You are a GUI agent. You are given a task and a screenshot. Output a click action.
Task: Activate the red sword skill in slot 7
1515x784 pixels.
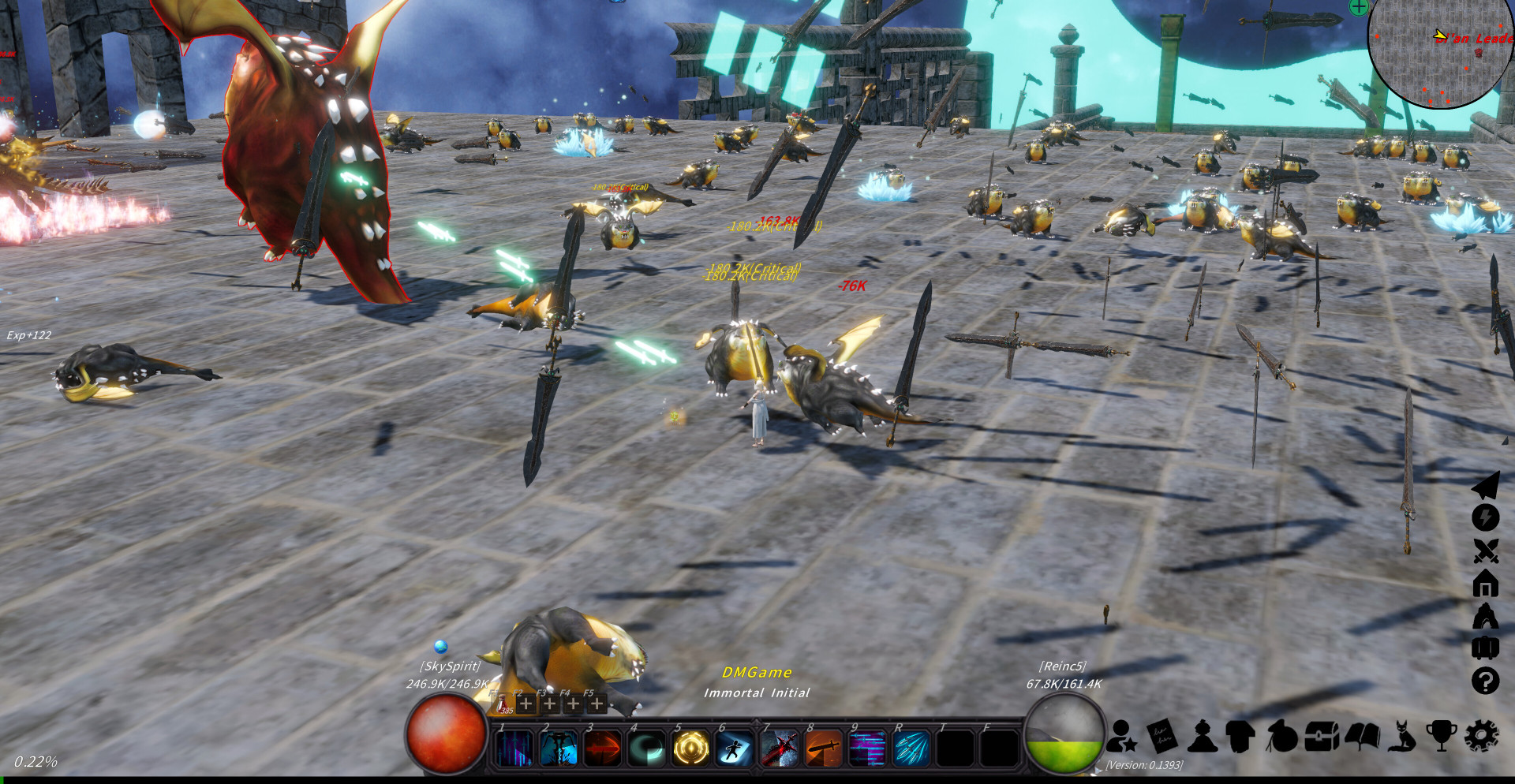[x=779, y=748]
